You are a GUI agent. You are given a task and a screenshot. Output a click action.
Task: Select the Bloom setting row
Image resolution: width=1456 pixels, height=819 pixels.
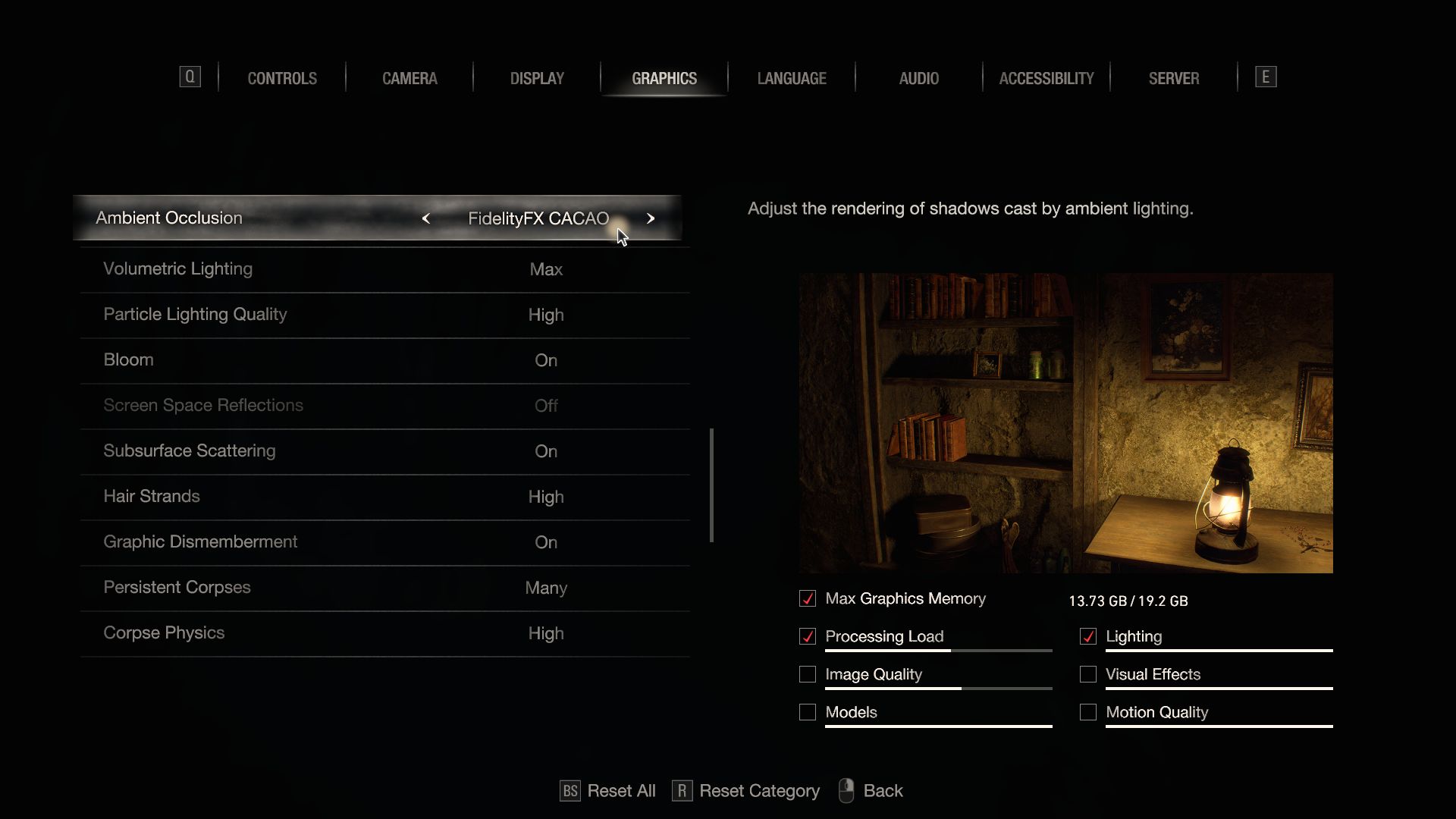384,360
